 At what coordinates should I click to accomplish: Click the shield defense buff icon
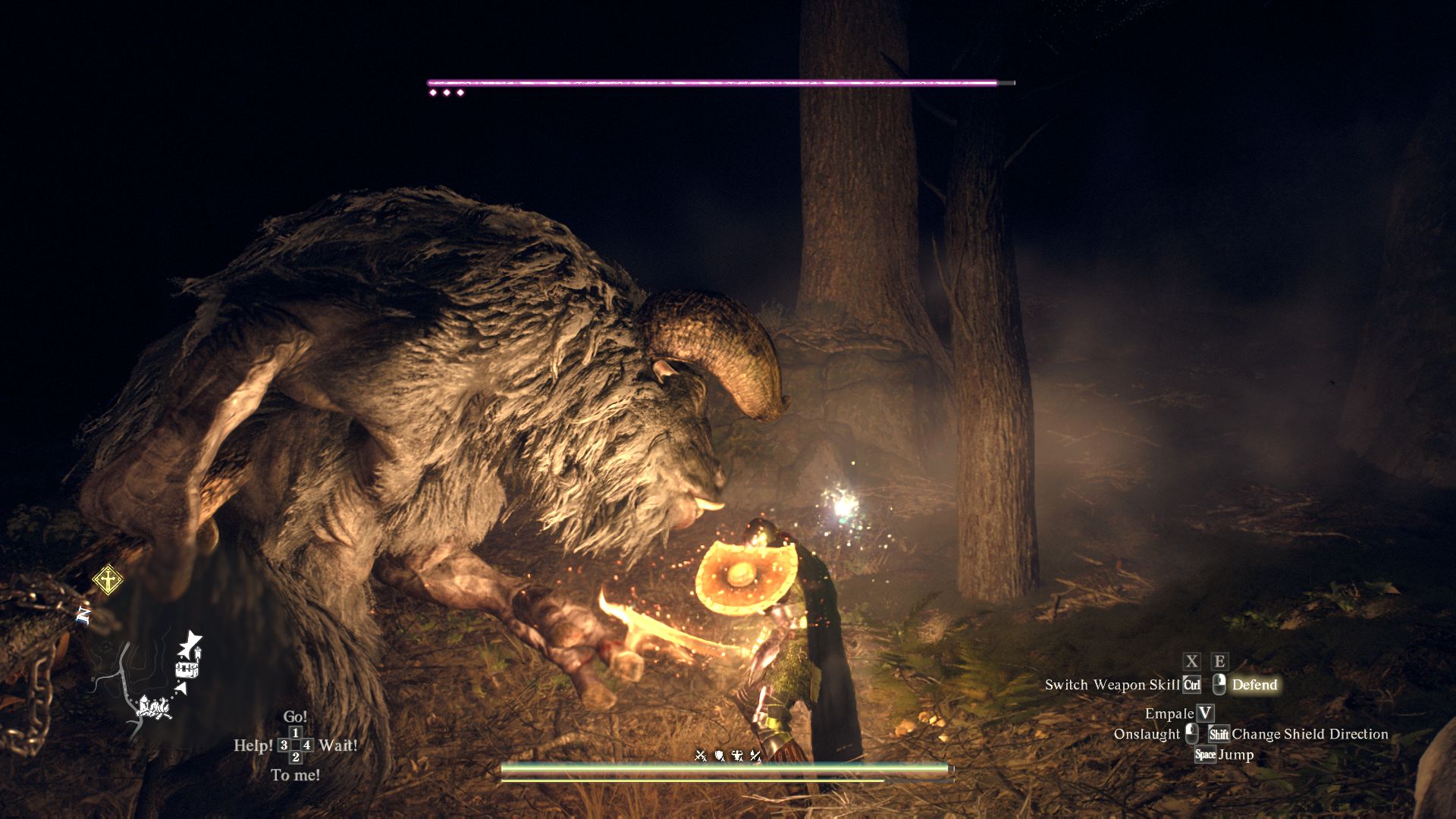pyautogui.click(x=719, y=755)
